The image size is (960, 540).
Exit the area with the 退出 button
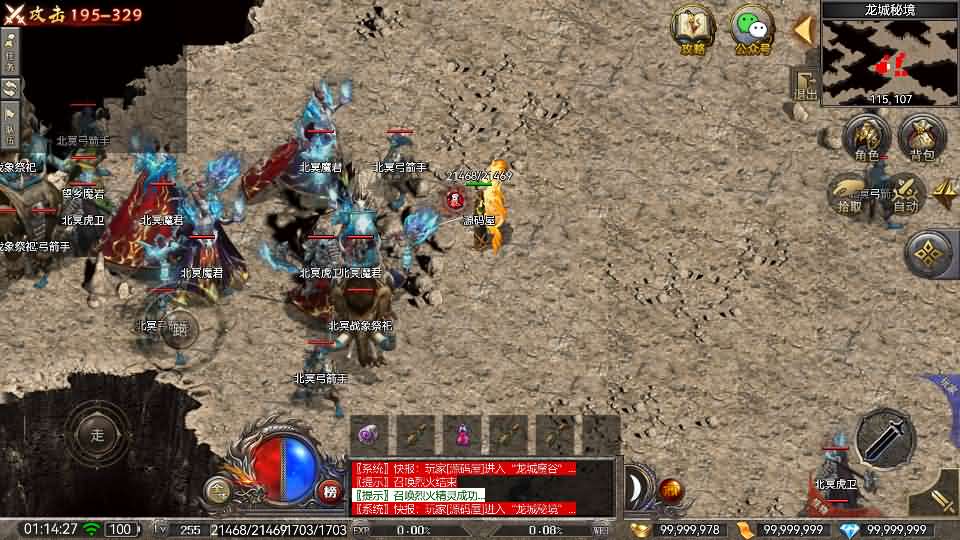(804, 84)
